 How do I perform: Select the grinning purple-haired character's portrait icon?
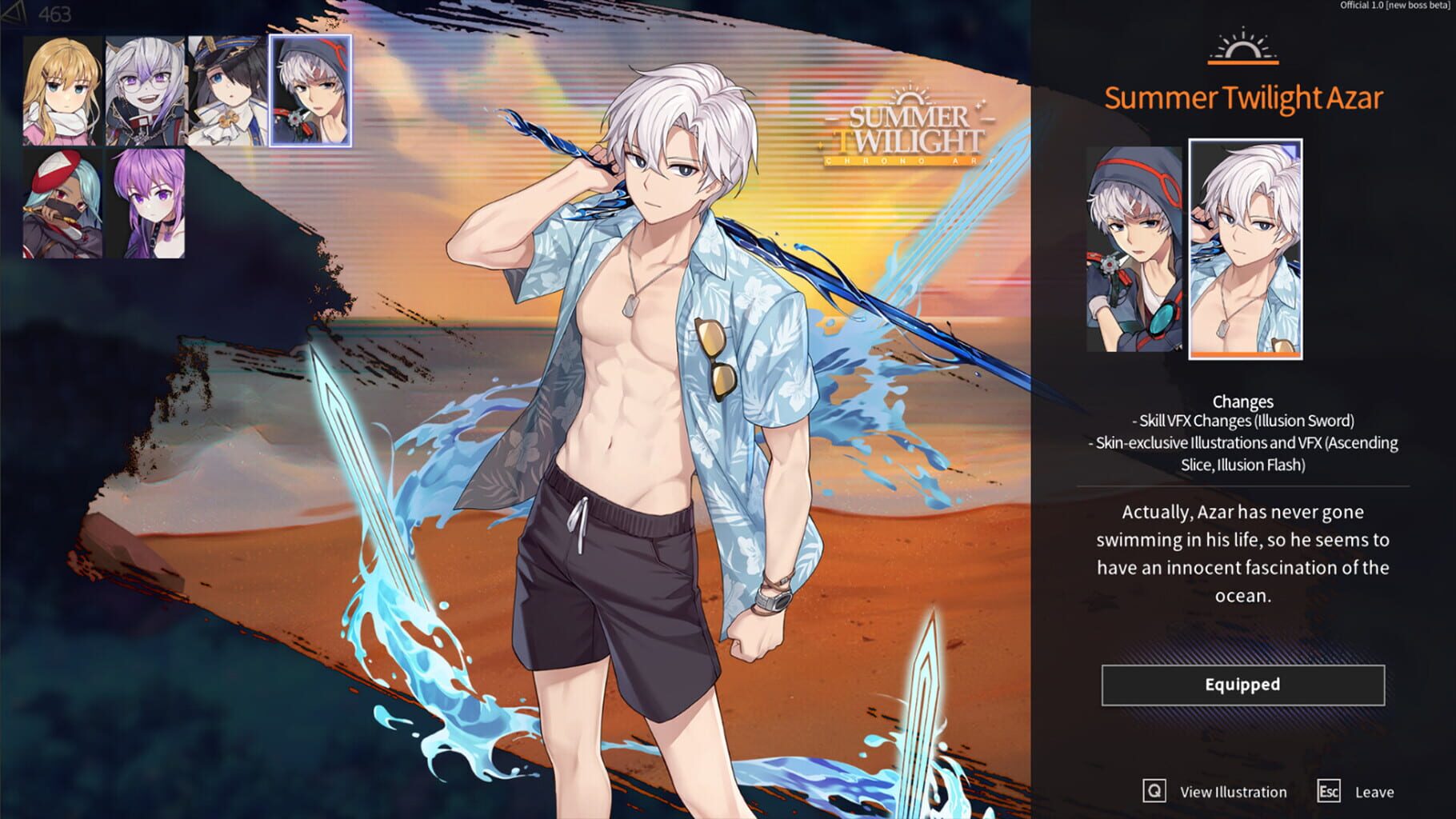point(144,88)
